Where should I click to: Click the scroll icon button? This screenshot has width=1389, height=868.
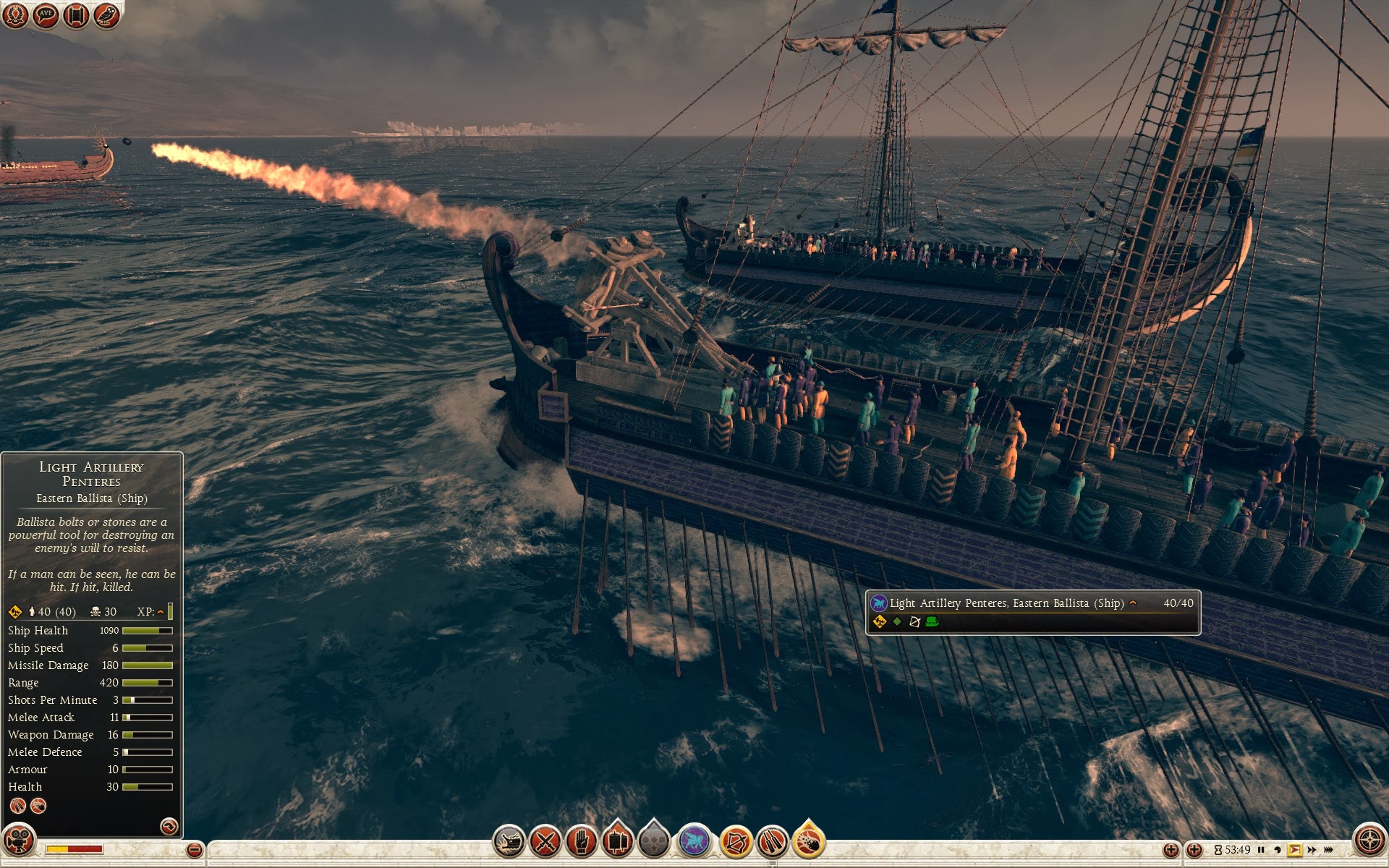pos(76,14)
